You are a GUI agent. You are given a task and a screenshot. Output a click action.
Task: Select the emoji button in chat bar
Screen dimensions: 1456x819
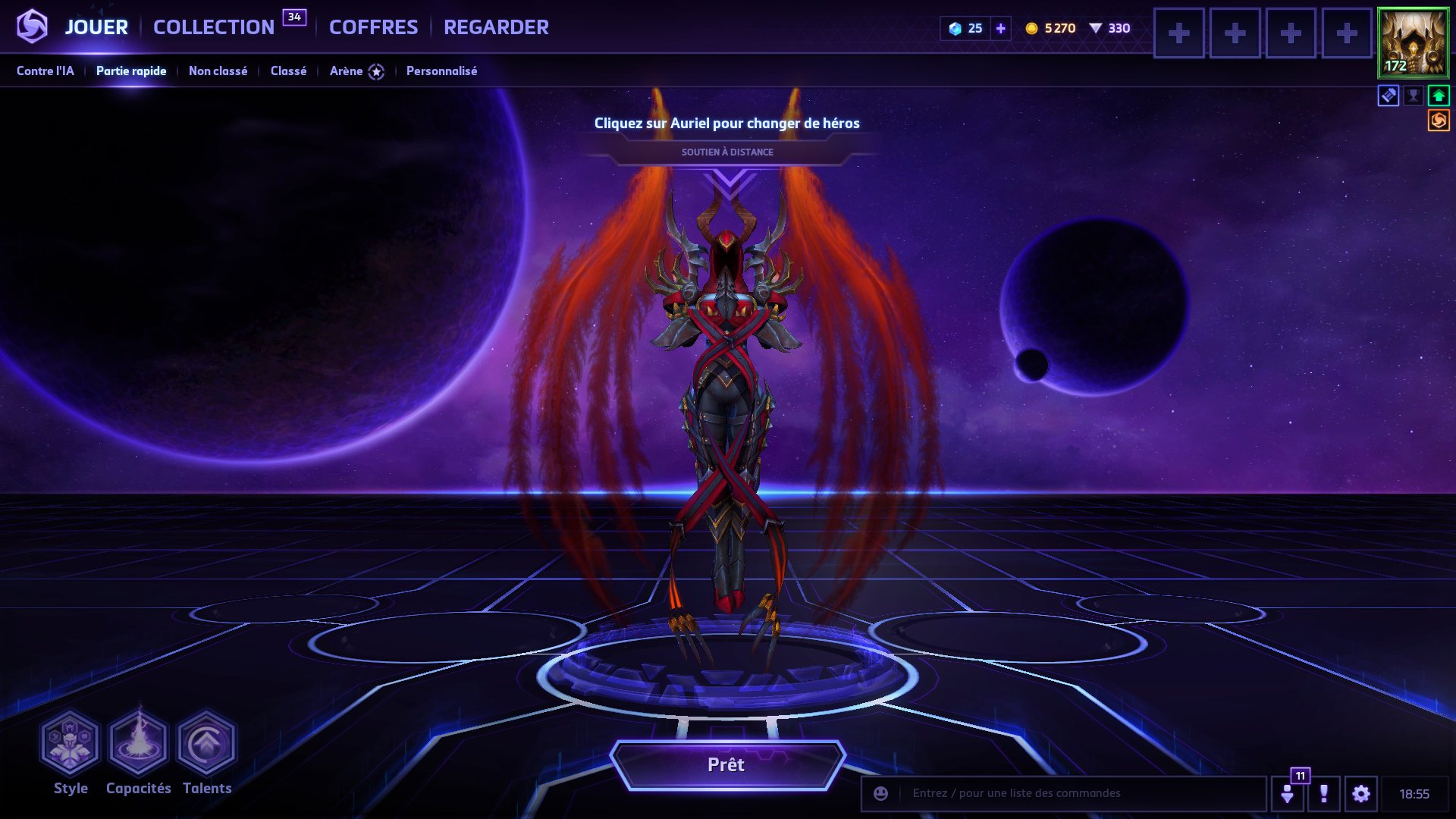(880, 793)
